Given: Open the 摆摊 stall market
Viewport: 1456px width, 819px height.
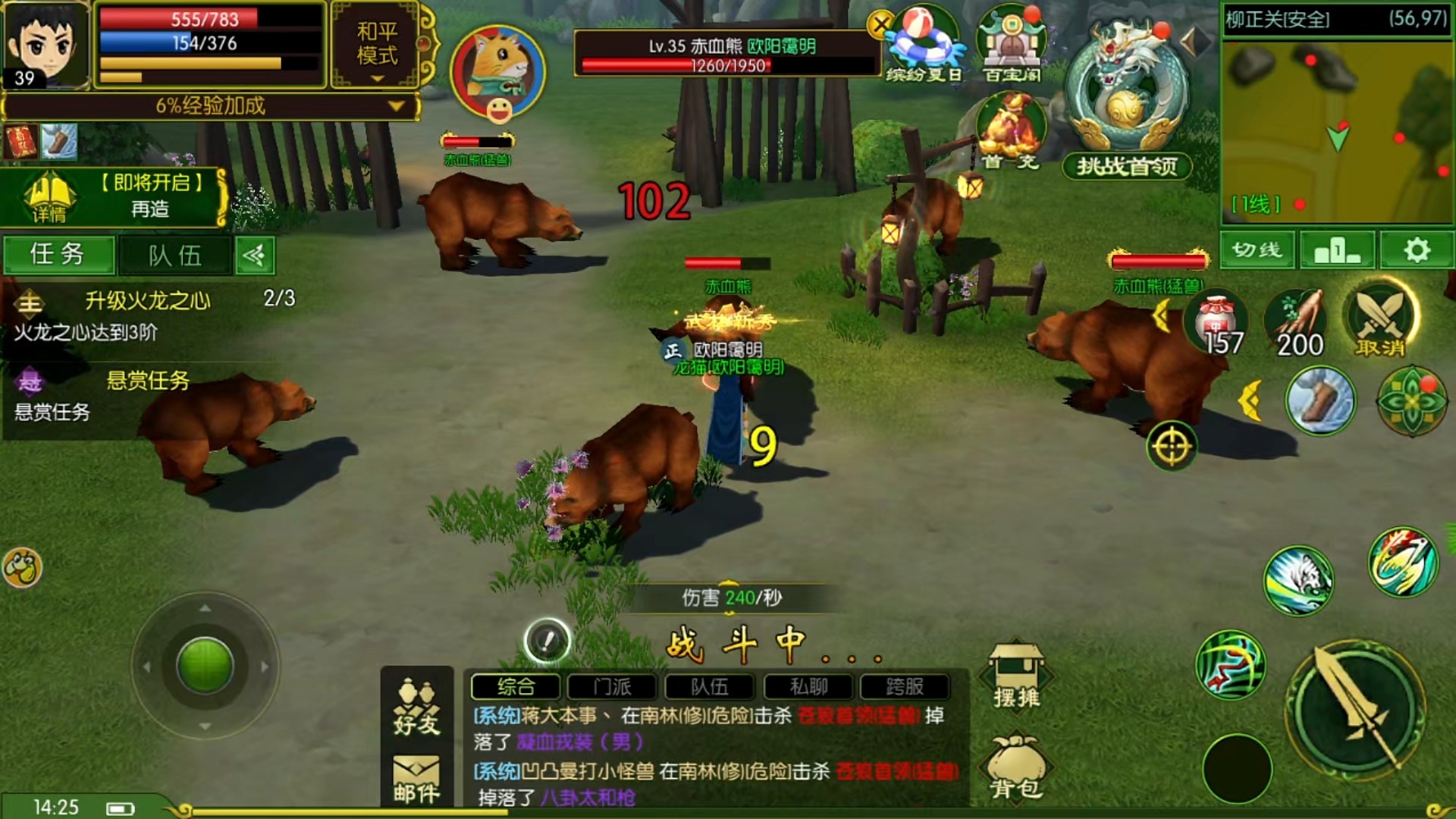Looking at the screenshot, I should coord(1016,676).
